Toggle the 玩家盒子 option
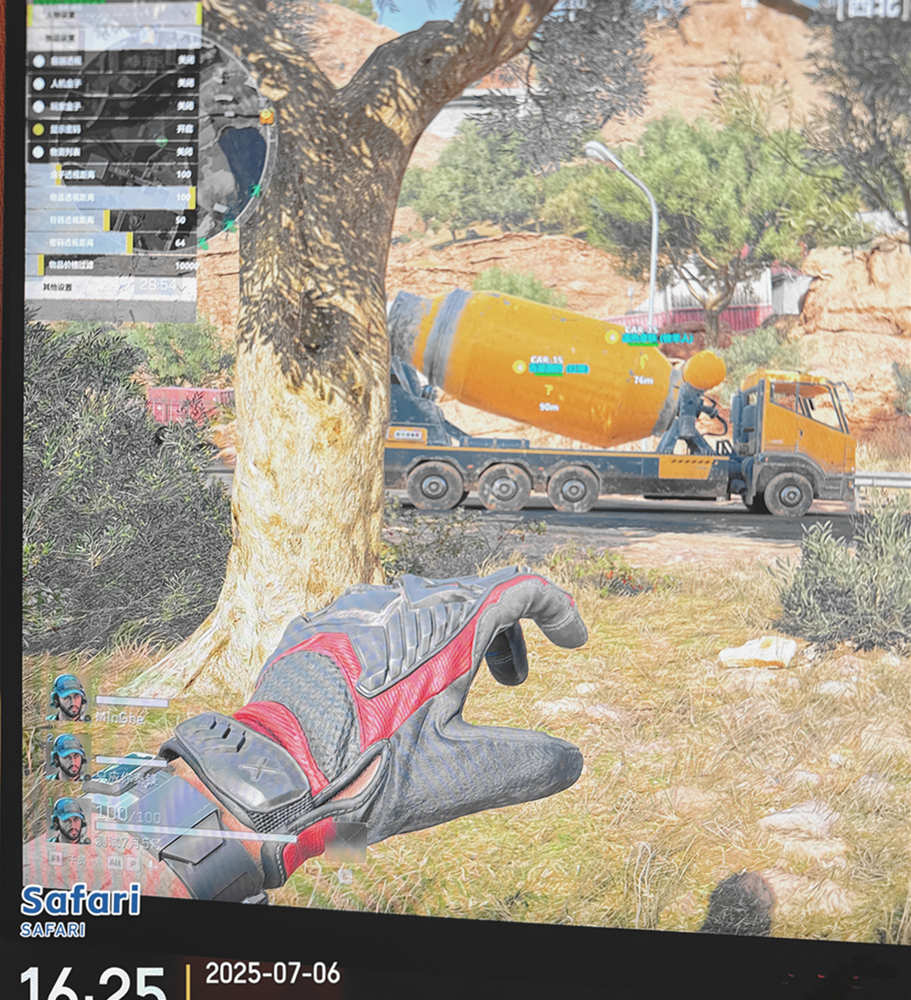 [x=112, y=105]
